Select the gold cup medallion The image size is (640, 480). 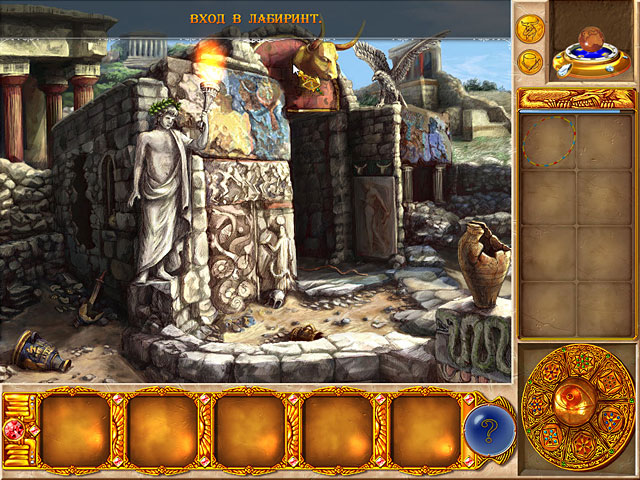(528, 60)
